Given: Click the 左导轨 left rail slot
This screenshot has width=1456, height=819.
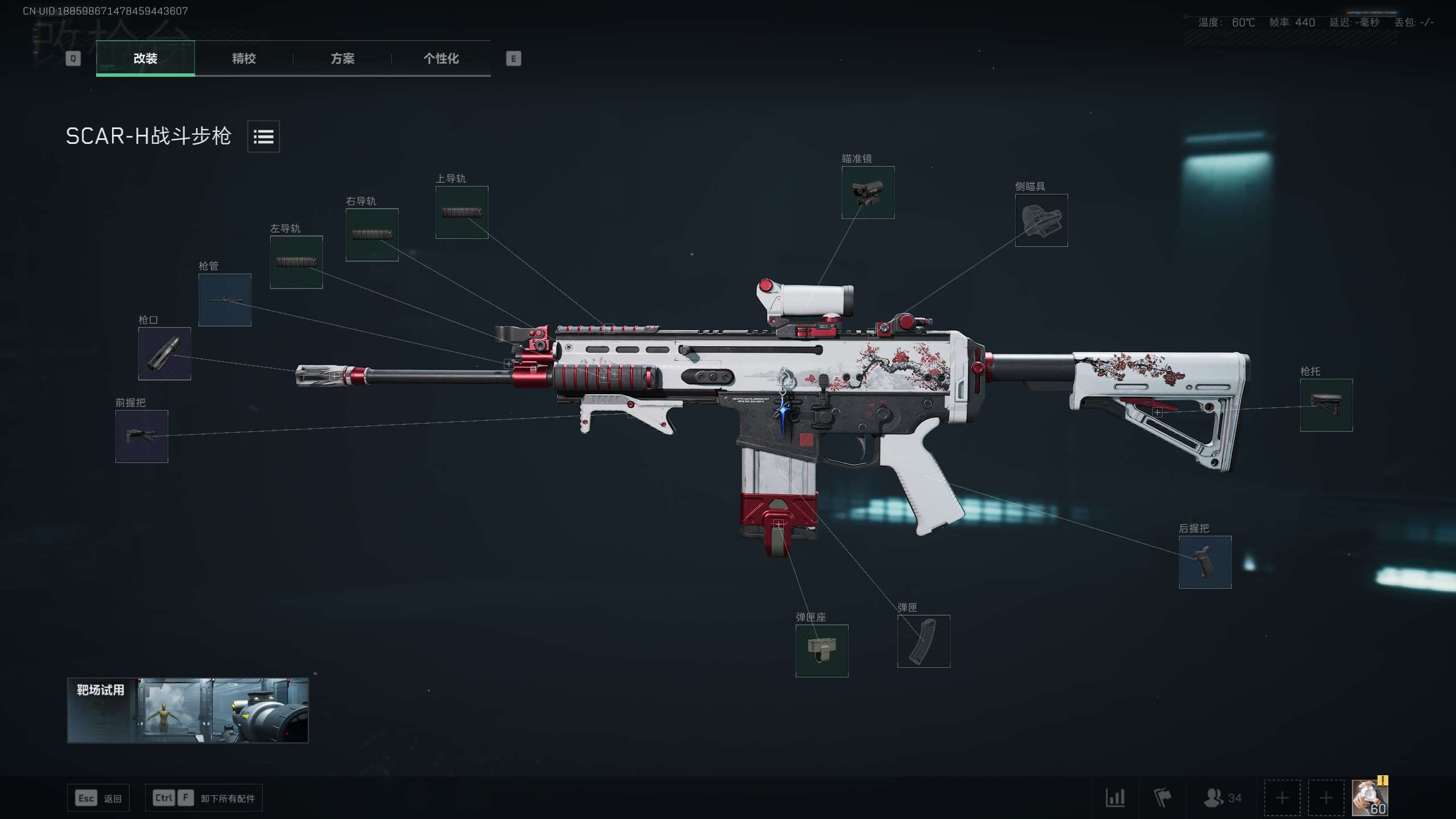Looking at the screenshot, I should point(296,262).
